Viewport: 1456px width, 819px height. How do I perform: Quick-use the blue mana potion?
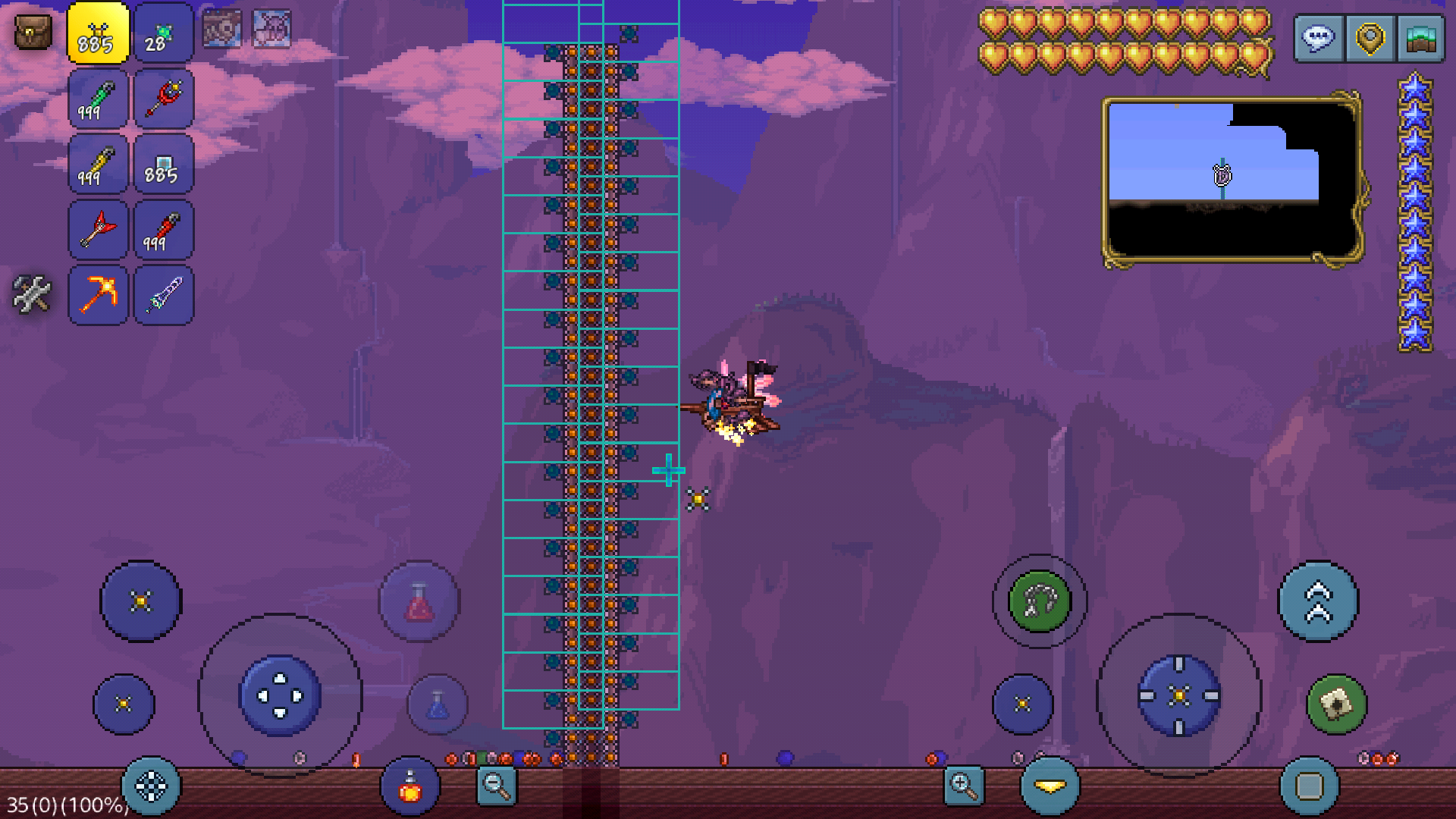coord(438,704)
